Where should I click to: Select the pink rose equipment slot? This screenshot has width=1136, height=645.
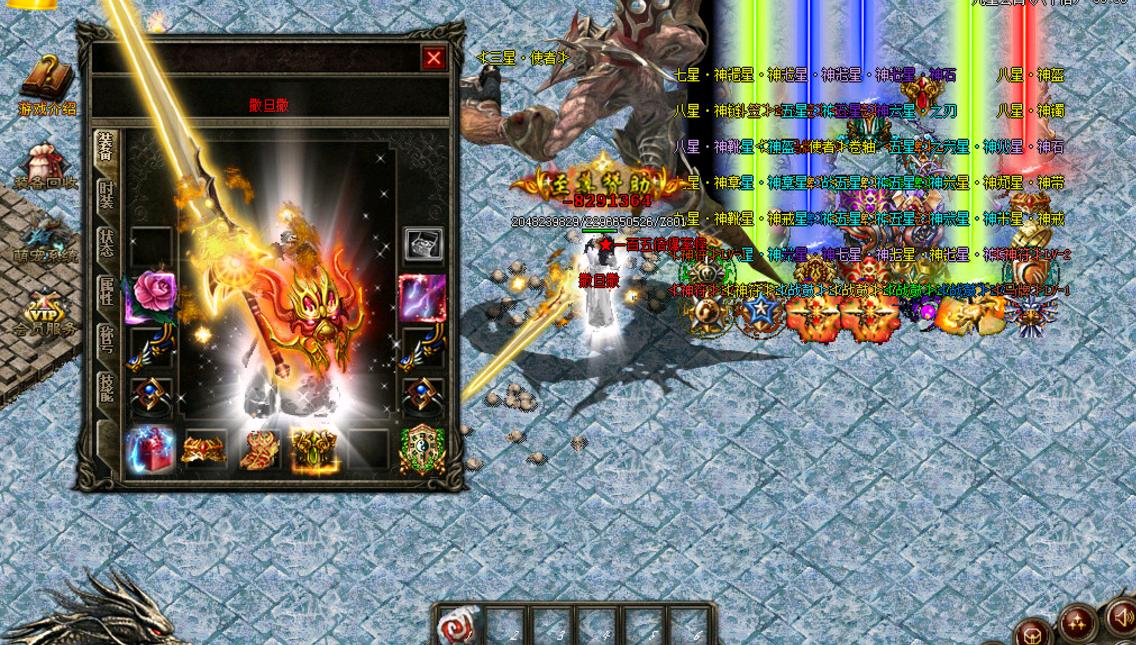click(151, 296)
